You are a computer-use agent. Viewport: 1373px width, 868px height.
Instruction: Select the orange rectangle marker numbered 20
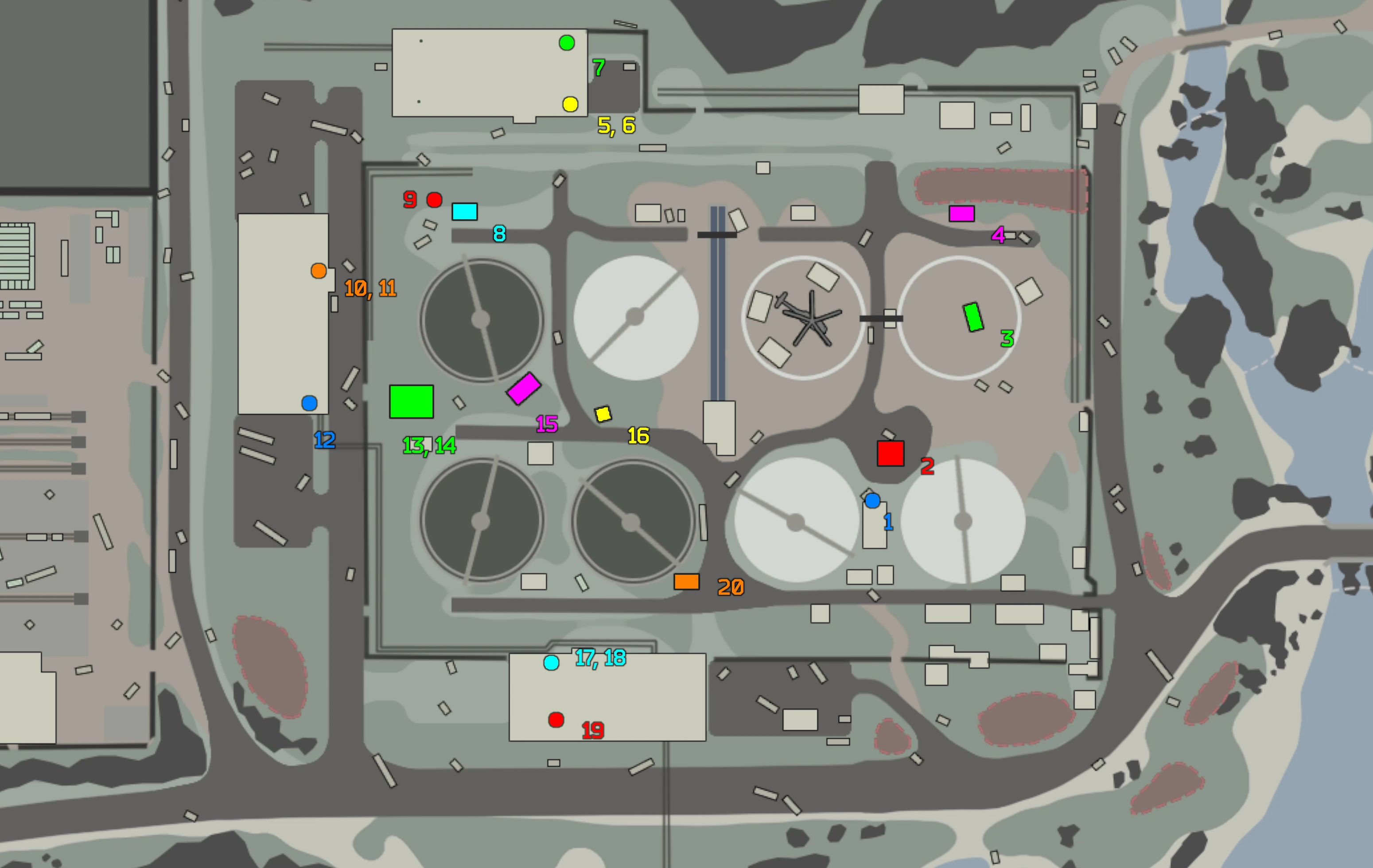click(x=687, y=581)
